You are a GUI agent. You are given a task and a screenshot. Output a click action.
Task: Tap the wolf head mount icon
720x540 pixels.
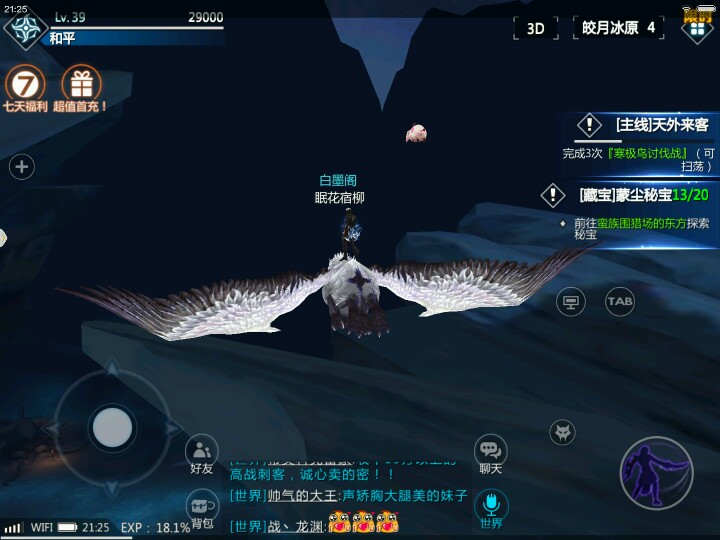coord(563,433)
